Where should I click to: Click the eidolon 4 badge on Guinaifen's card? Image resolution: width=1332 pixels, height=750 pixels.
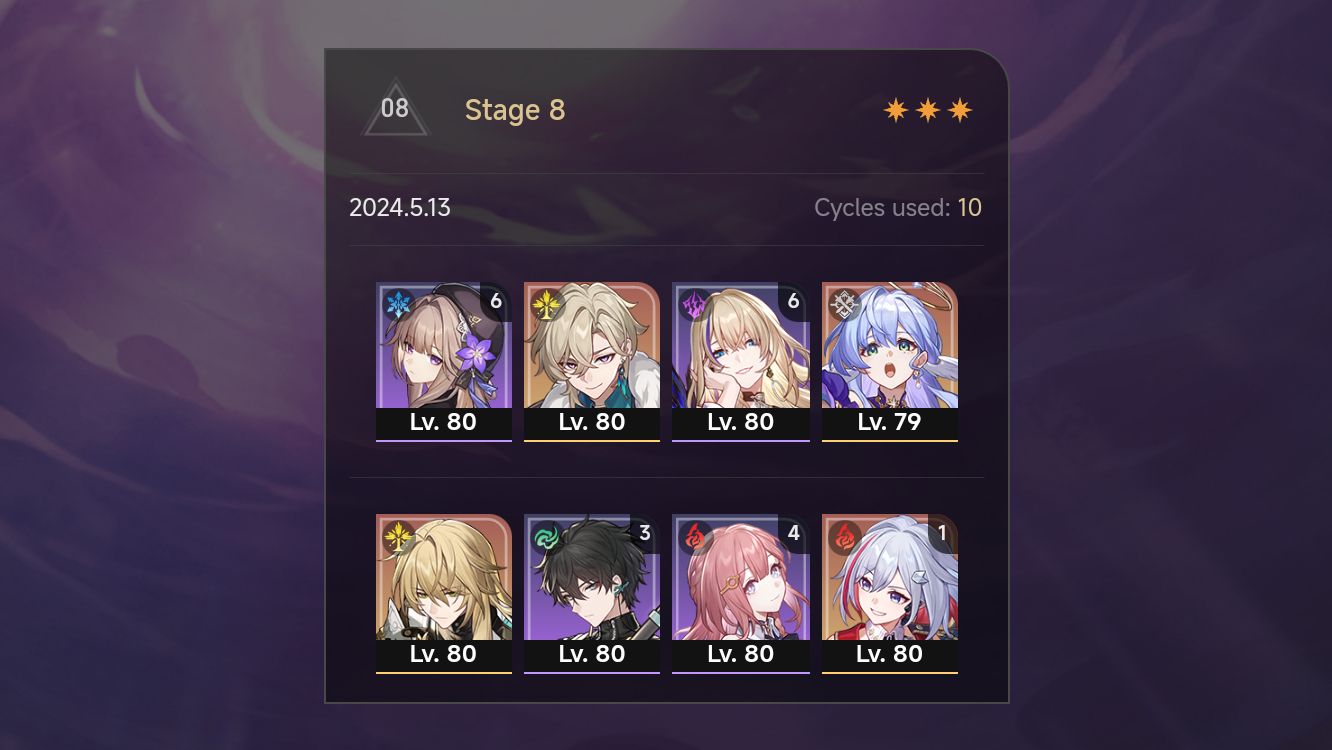[x=793, y=533]
